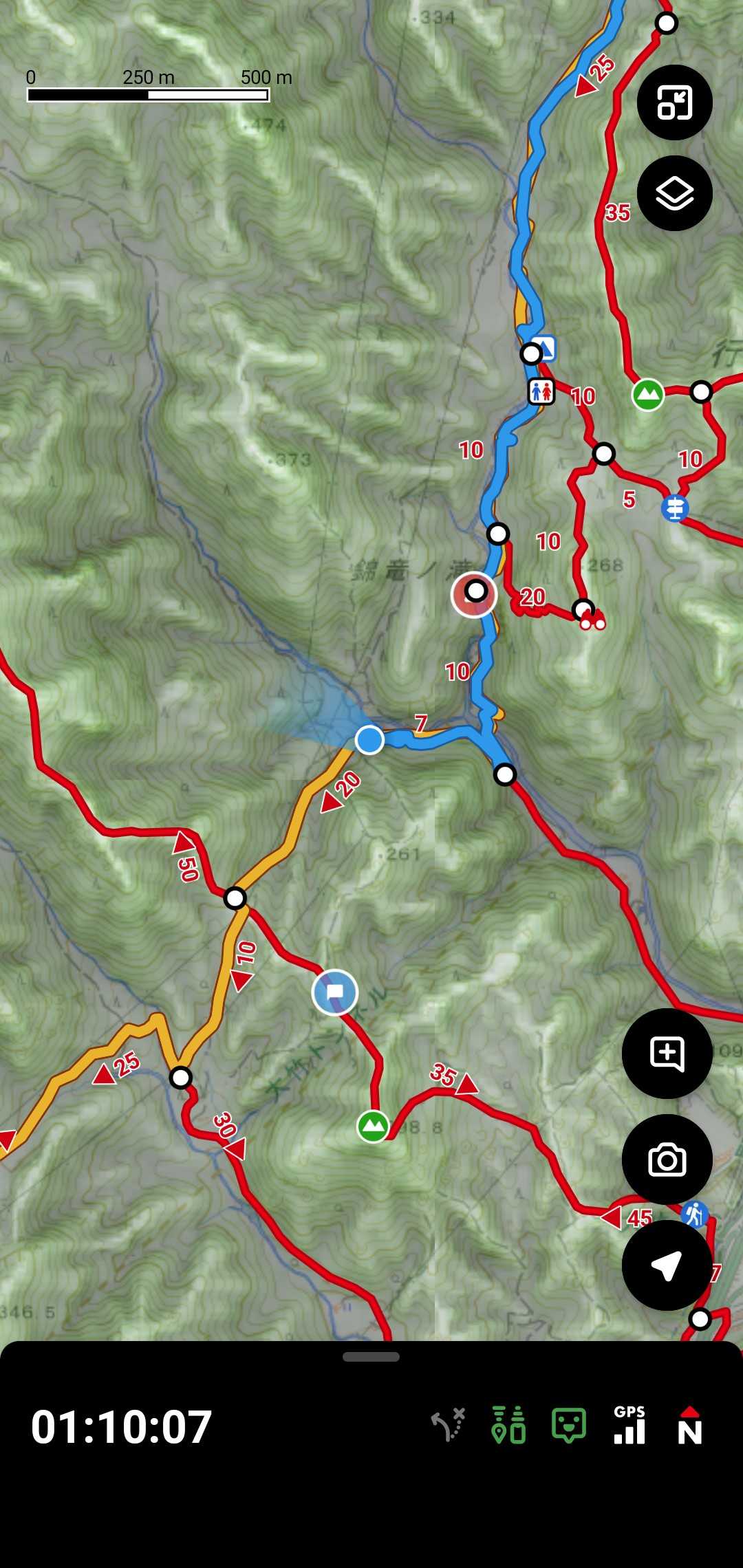Collapse the map with the shrink view button
This screenshot has width=743, height=1568.
click(x=674, y=102)
